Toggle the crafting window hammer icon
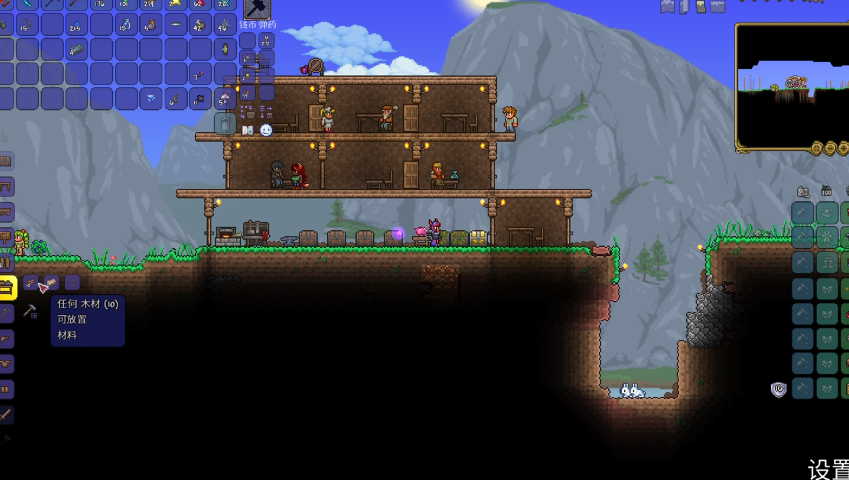Screen dimensions: 849x480 pos(30,311)
